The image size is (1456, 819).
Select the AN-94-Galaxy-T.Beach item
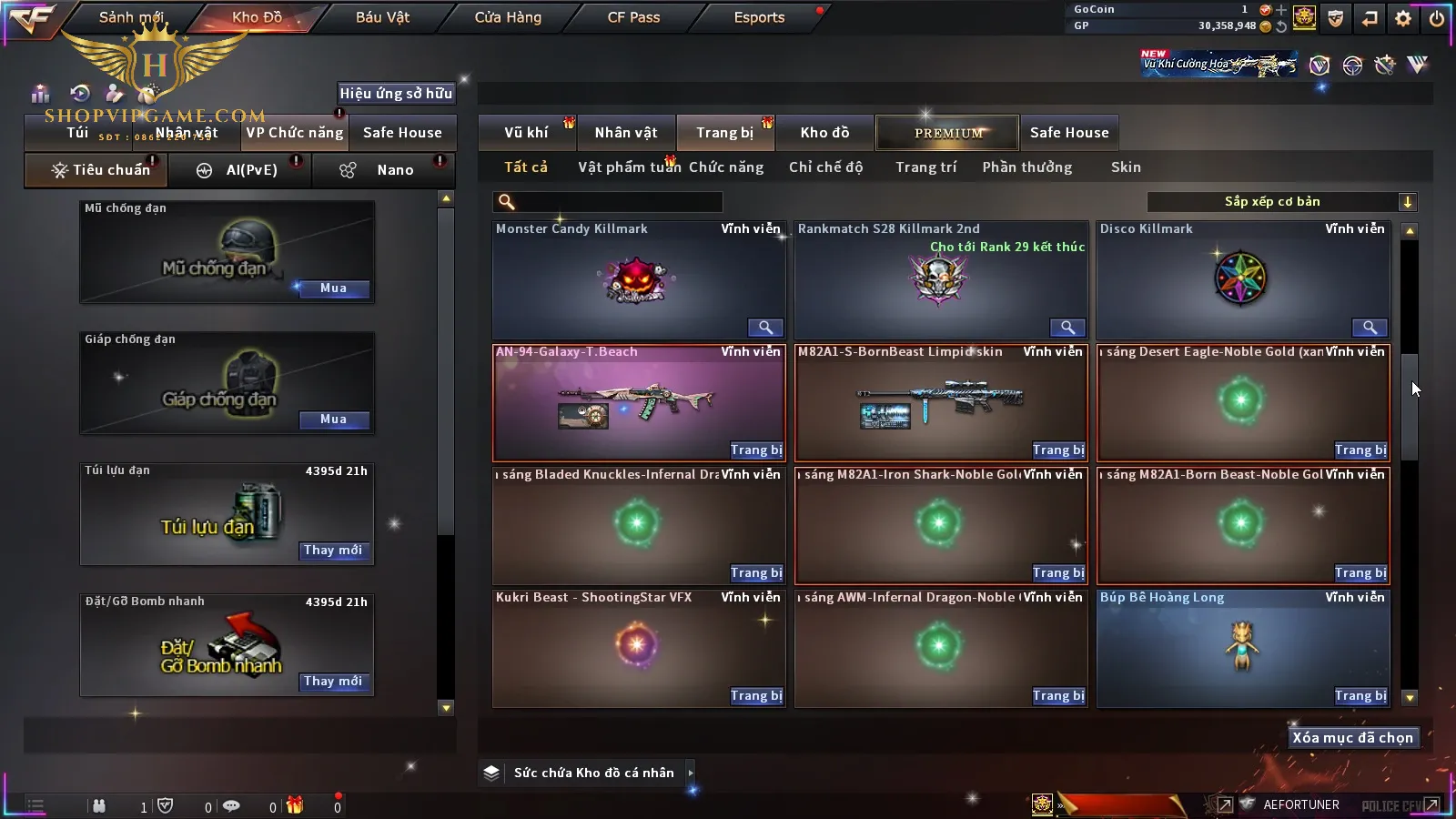point(638,402)
